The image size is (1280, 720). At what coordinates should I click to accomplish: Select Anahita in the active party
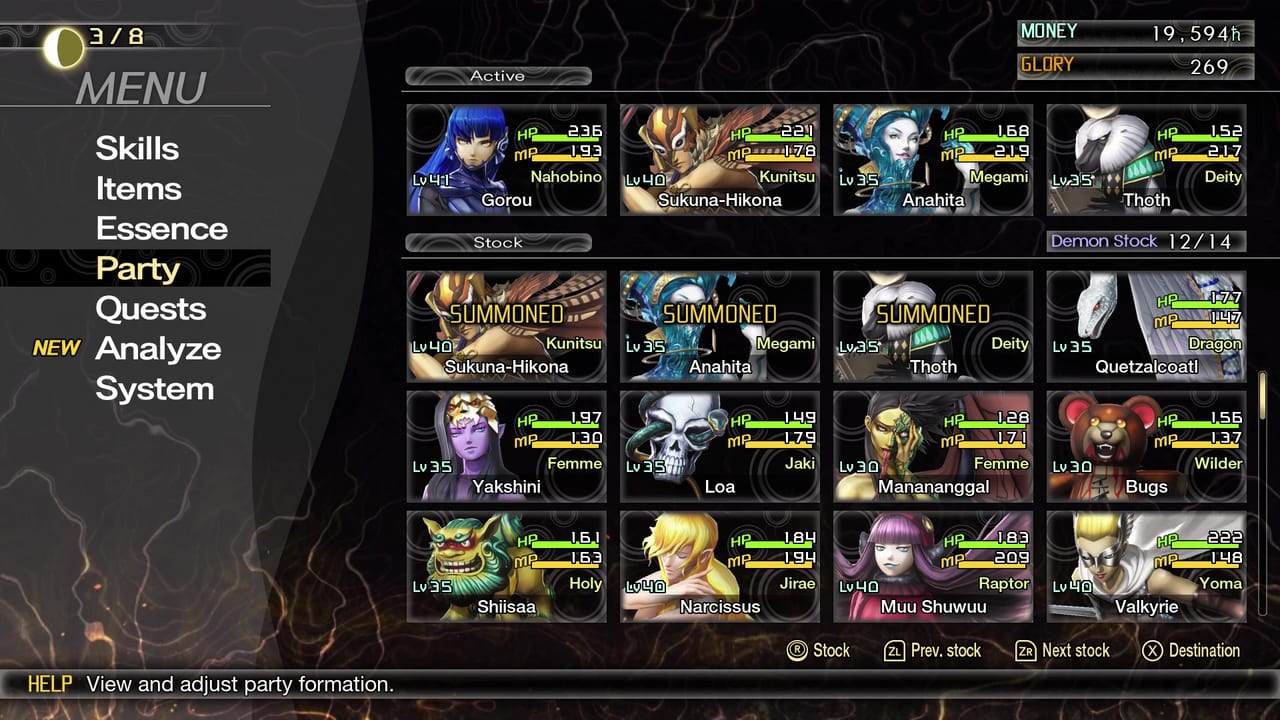click(x=932, y=160)
